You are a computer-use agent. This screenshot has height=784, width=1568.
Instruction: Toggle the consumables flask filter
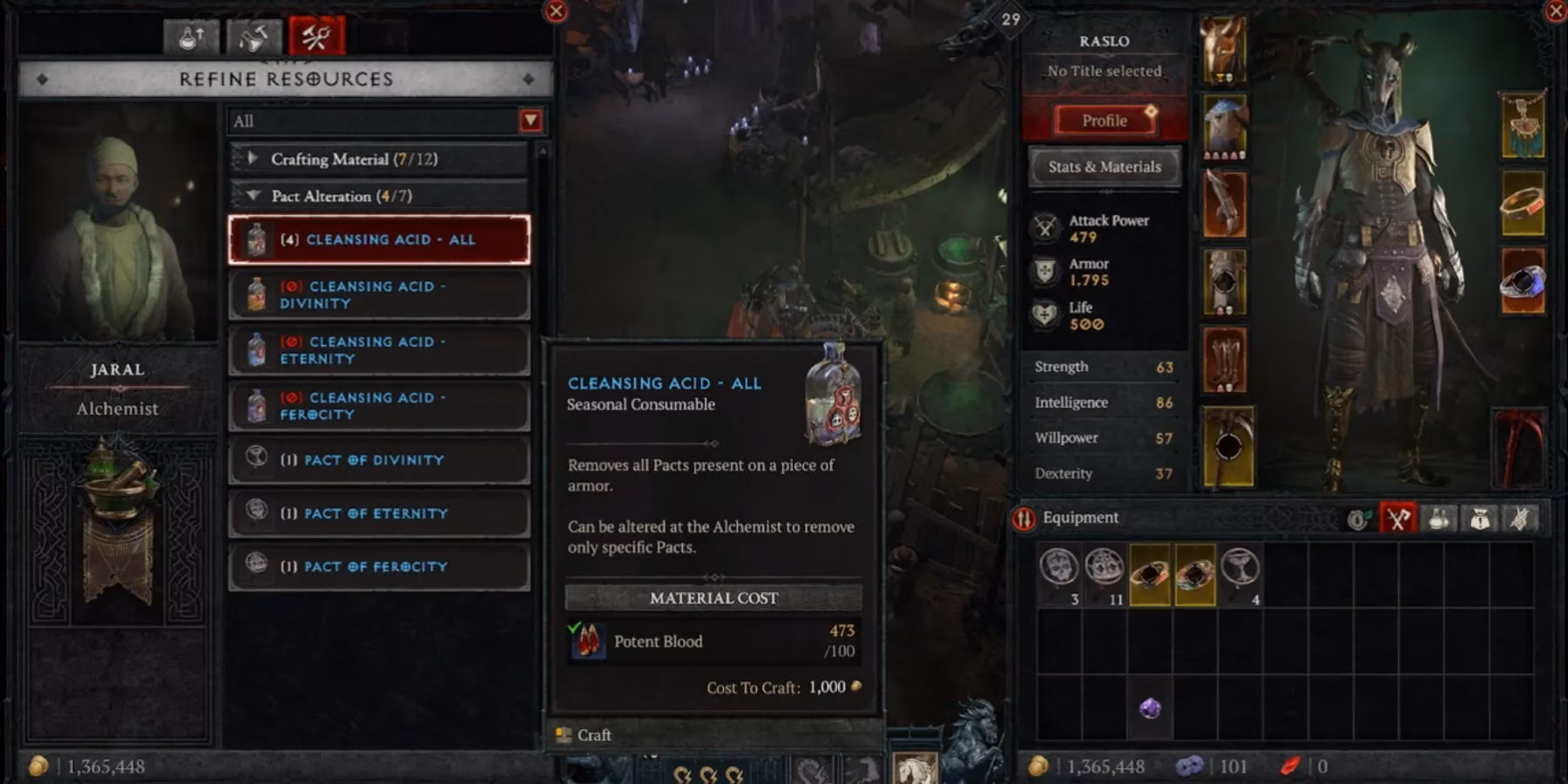[1437, 518]
